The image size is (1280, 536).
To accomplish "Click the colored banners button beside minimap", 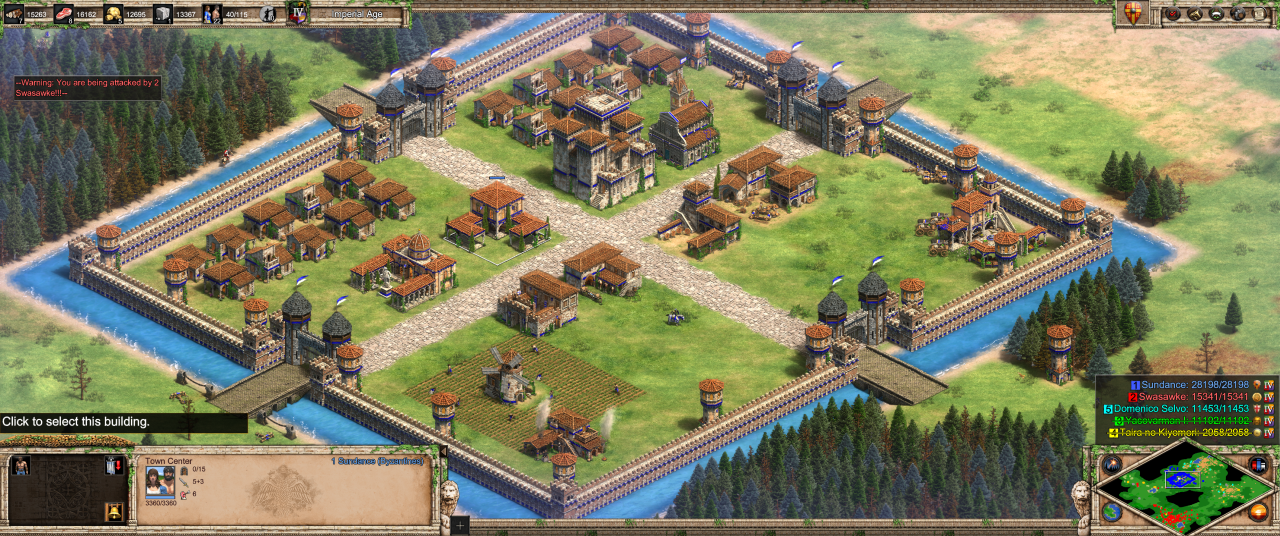I will pyautogui.click(x=1258, y=465).
